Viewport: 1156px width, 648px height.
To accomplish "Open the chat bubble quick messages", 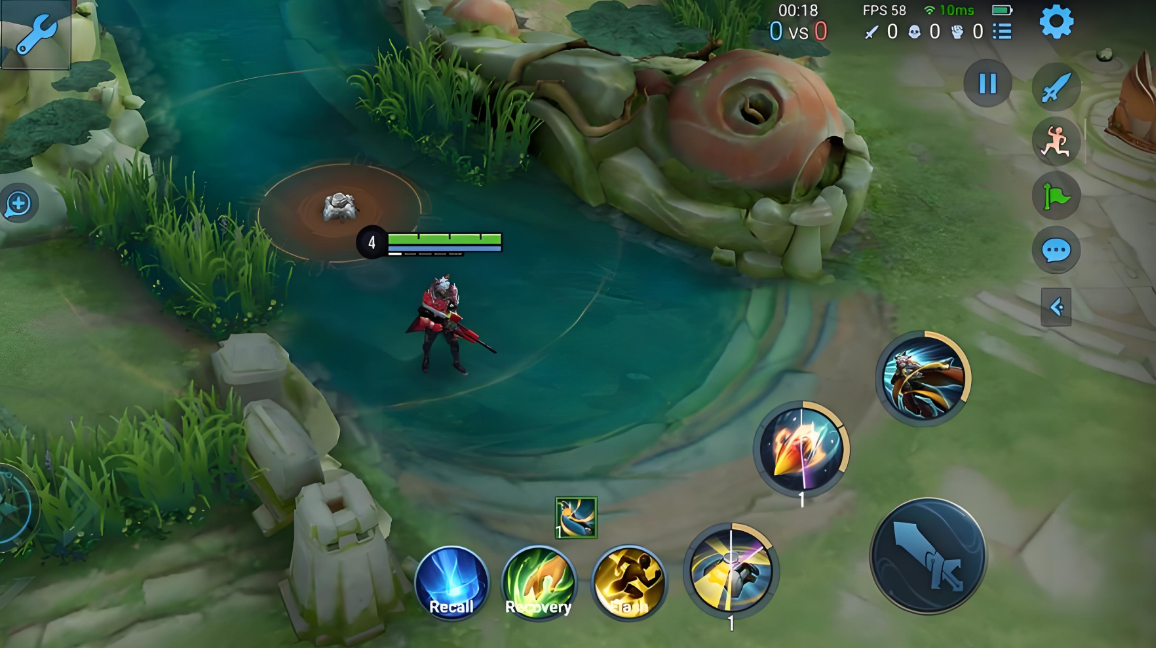I will [1056, 250].
